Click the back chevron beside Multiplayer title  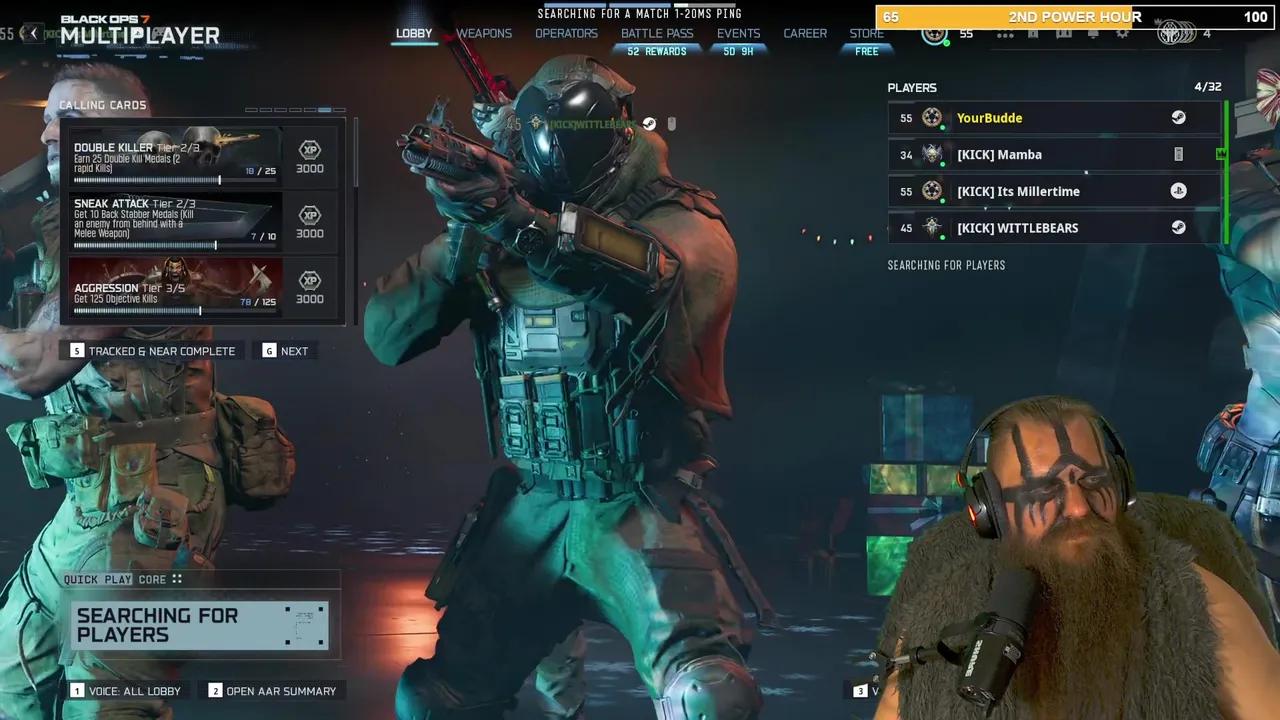(x=33, y=33)
